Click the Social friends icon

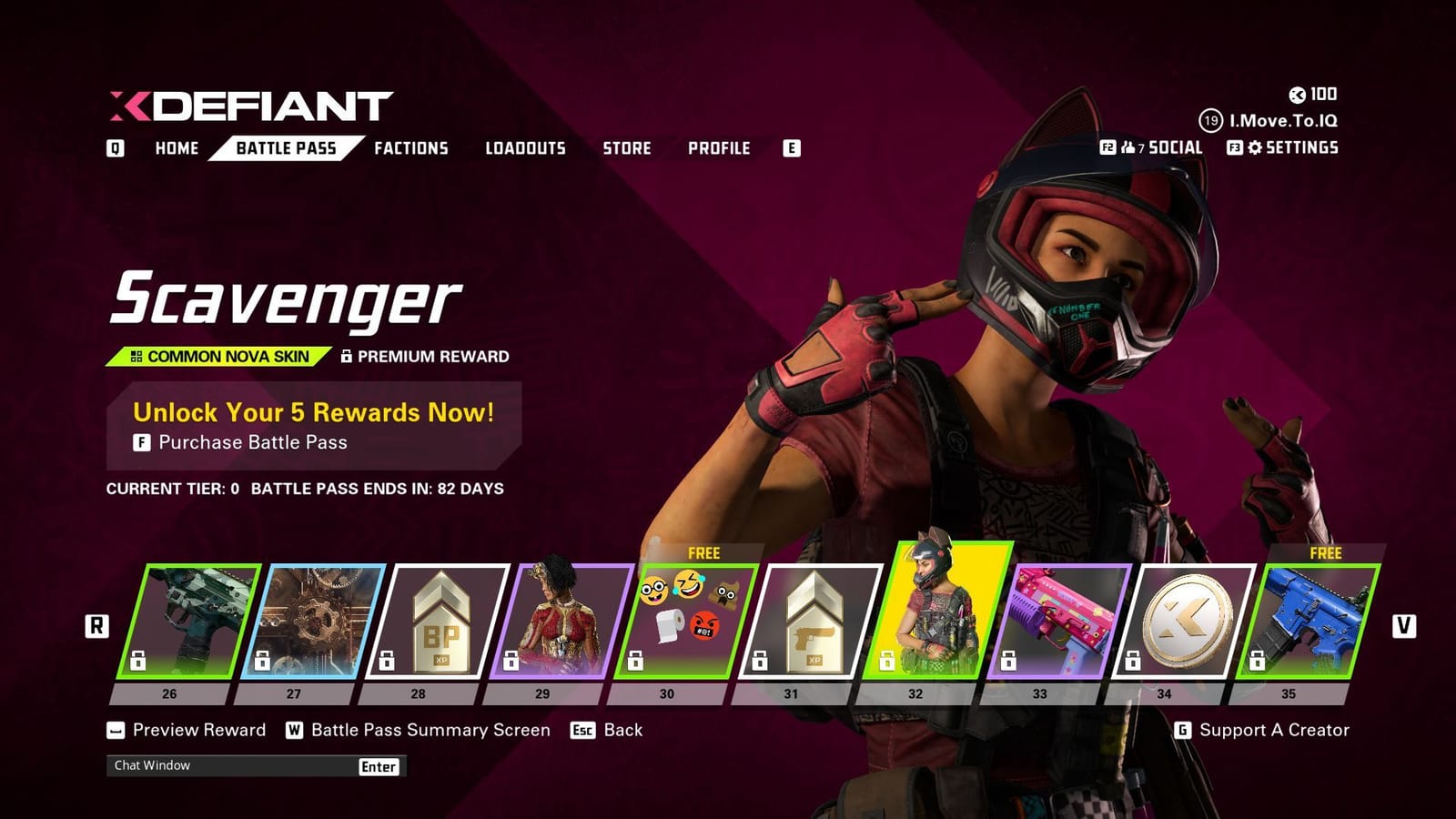coord(1128,146)
